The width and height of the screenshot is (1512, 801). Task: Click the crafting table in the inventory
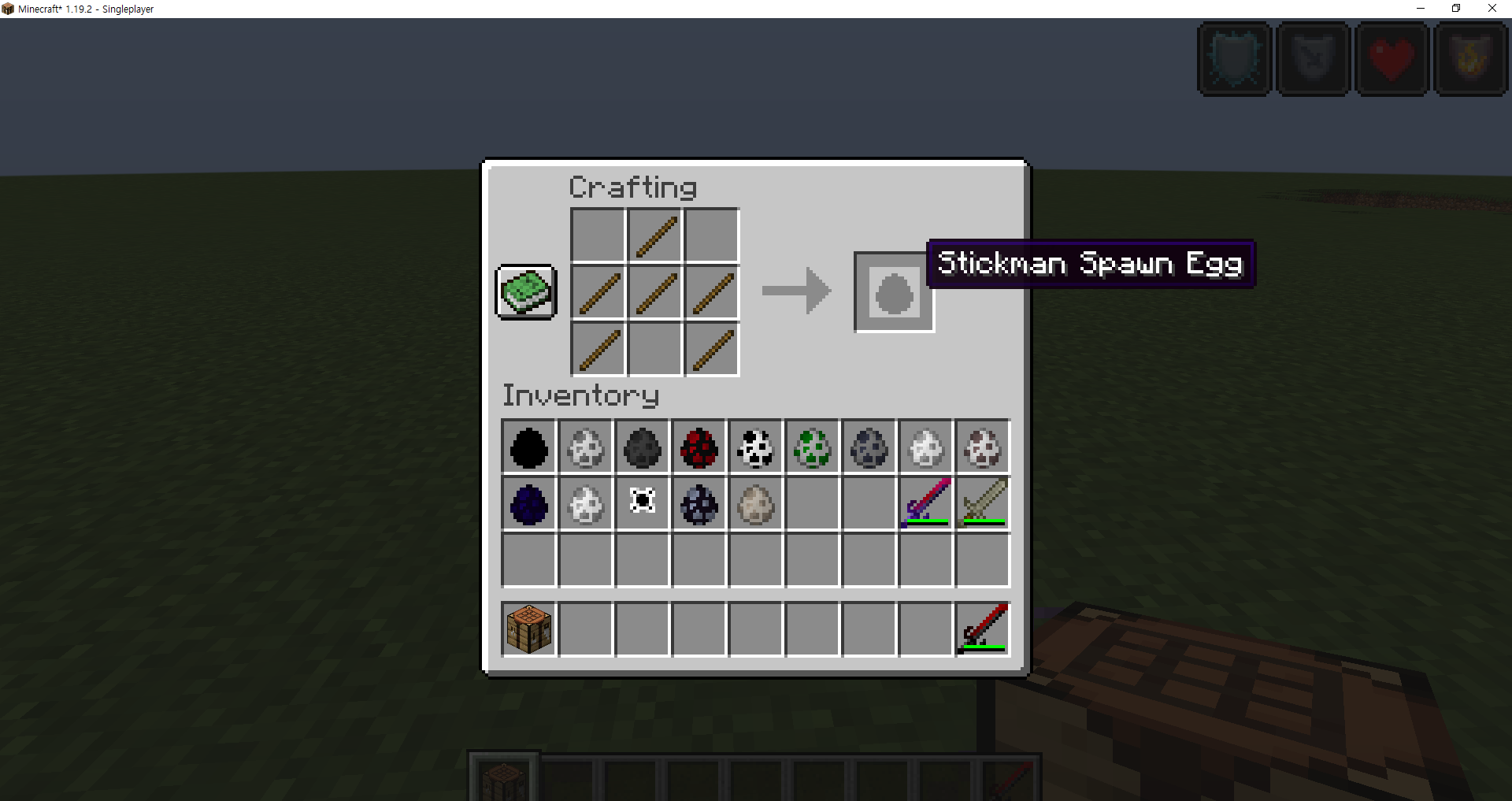[528, 628]
